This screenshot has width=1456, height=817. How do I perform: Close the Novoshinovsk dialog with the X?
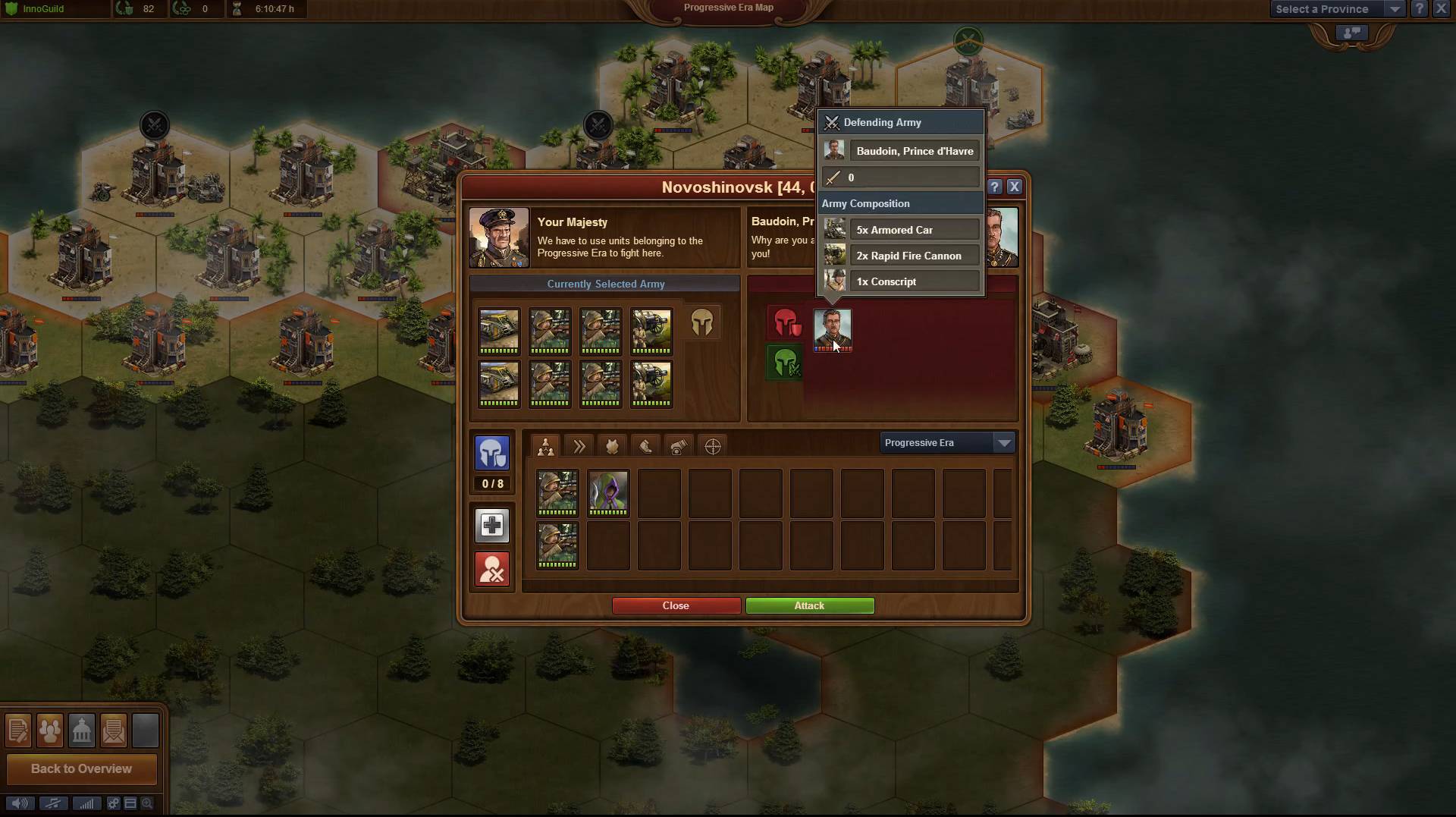(x=1015, y=187)
